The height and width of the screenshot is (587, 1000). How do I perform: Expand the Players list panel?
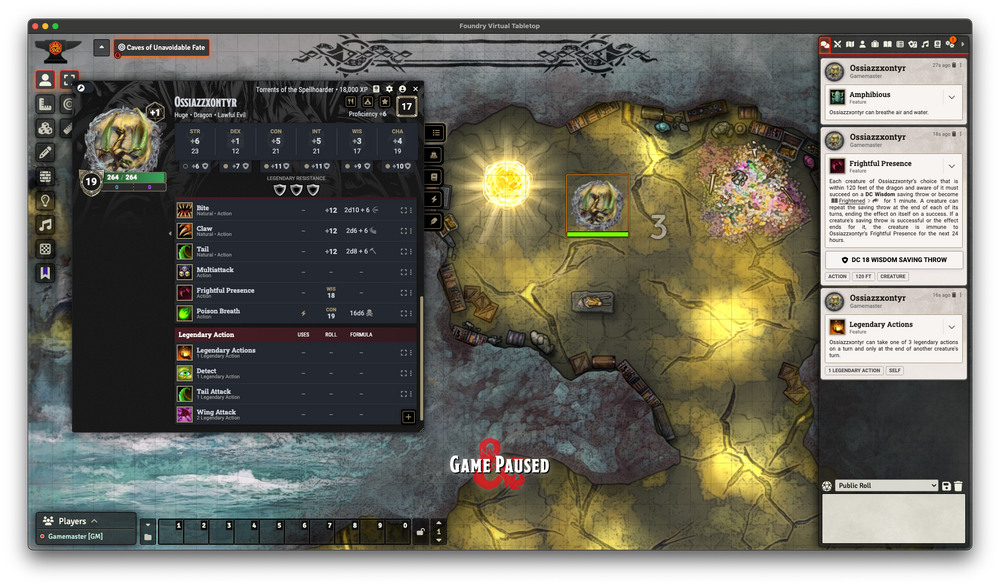tap(94, 521)
